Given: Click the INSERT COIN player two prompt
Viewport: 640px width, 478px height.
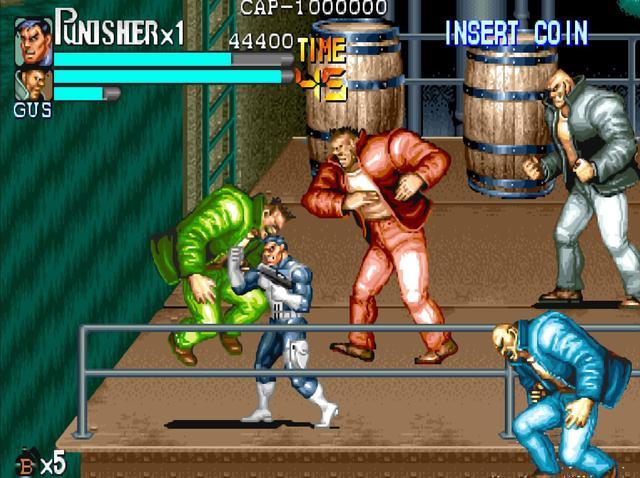Looking at the screenshot, I should pyautogui.click(x=516, y=33).
